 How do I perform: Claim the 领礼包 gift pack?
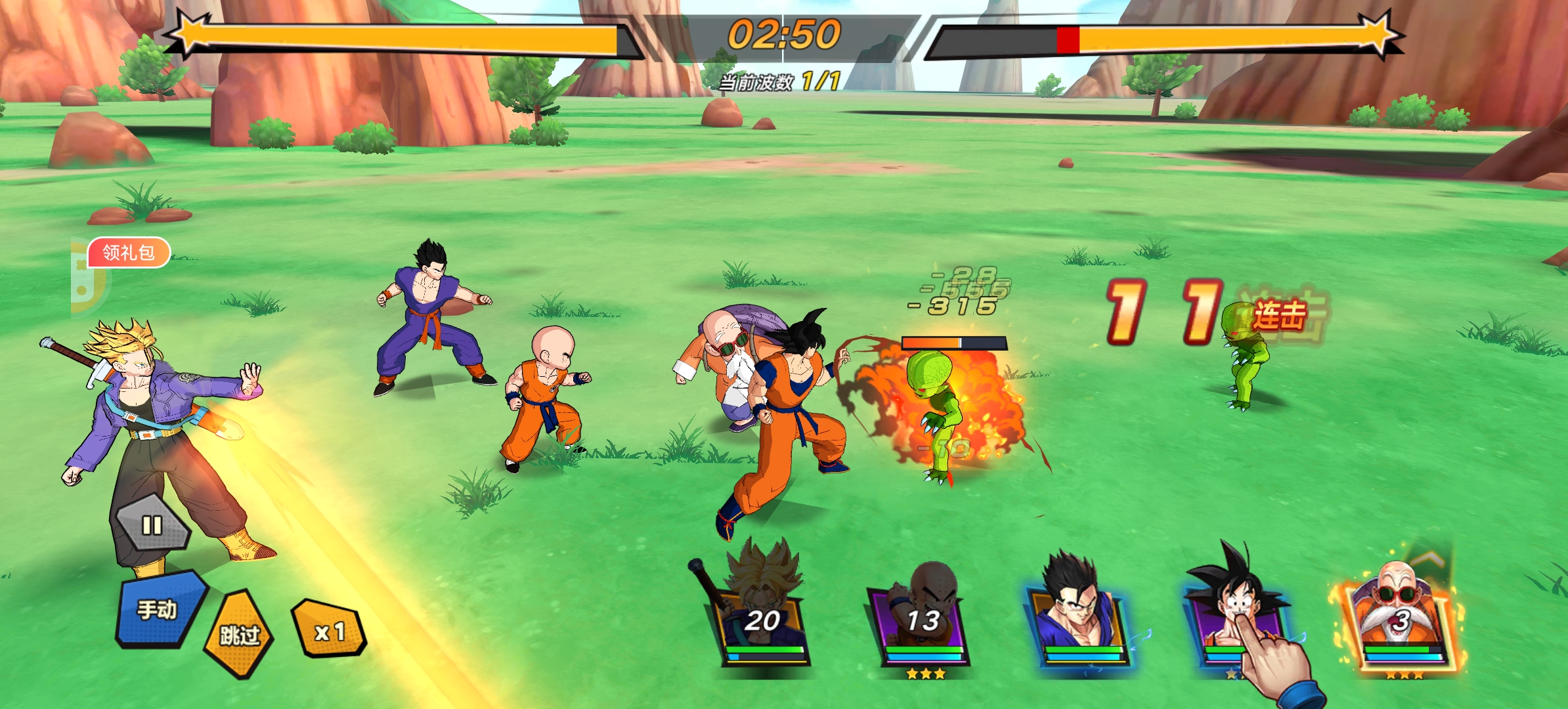[x=129, y=253]
